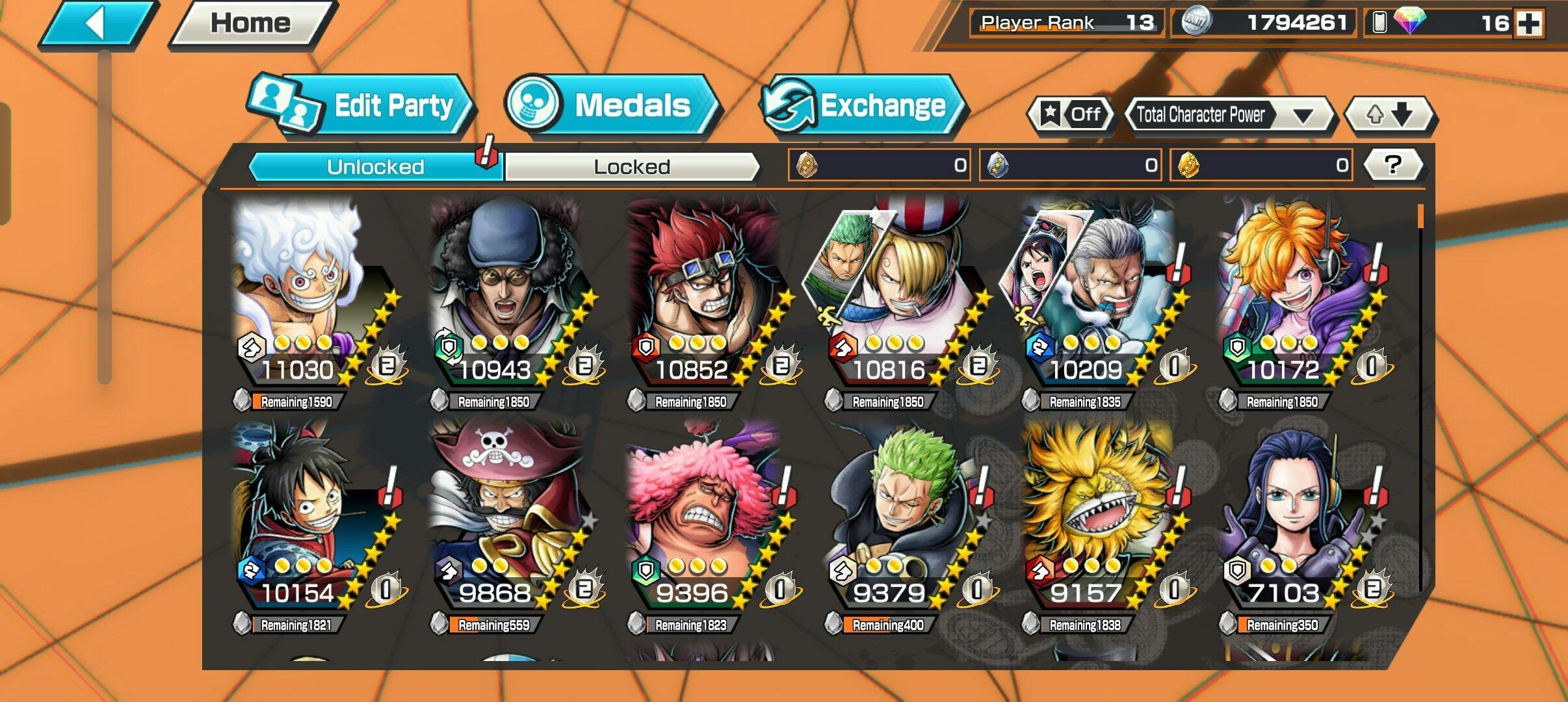Return to the Home screen
This screenshot has height=702, width=1568.
point(252,24)
